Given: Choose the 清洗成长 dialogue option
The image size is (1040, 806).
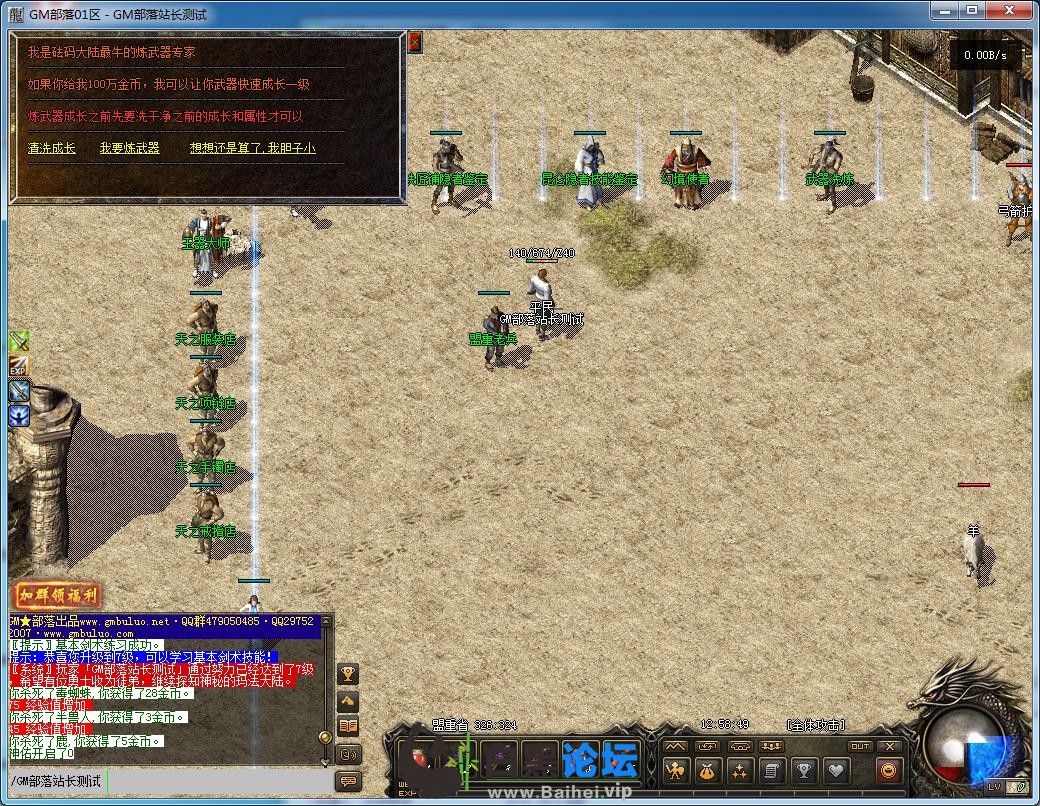Looking at the screenshot, I should tap(52, 148).
